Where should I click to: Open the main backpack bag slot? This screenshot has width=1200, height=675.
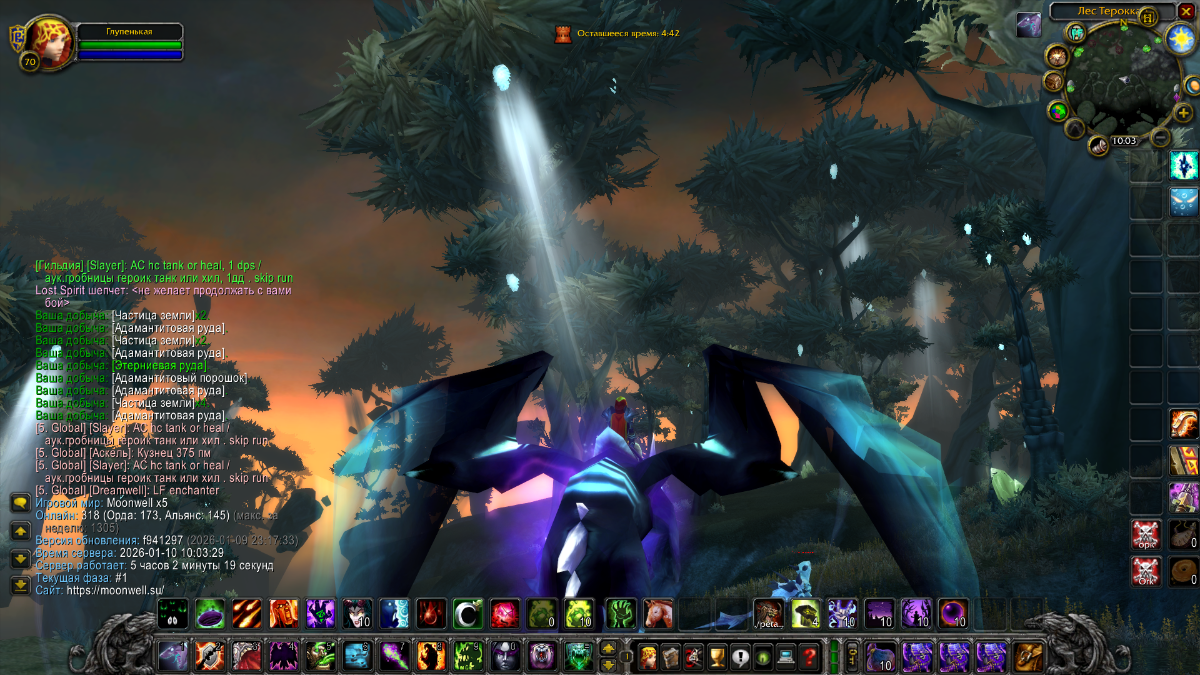[1027, 656]
